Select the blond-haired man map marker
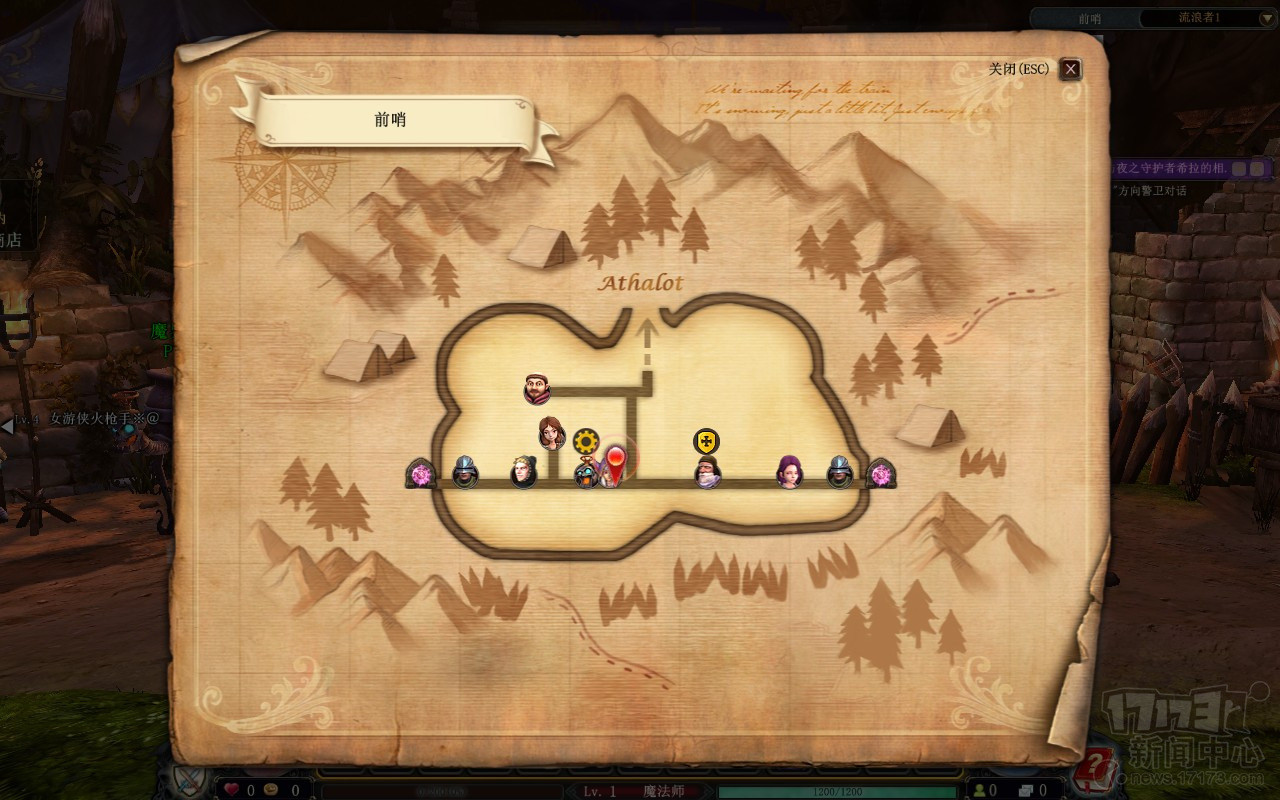 click(x=524, y=472)
